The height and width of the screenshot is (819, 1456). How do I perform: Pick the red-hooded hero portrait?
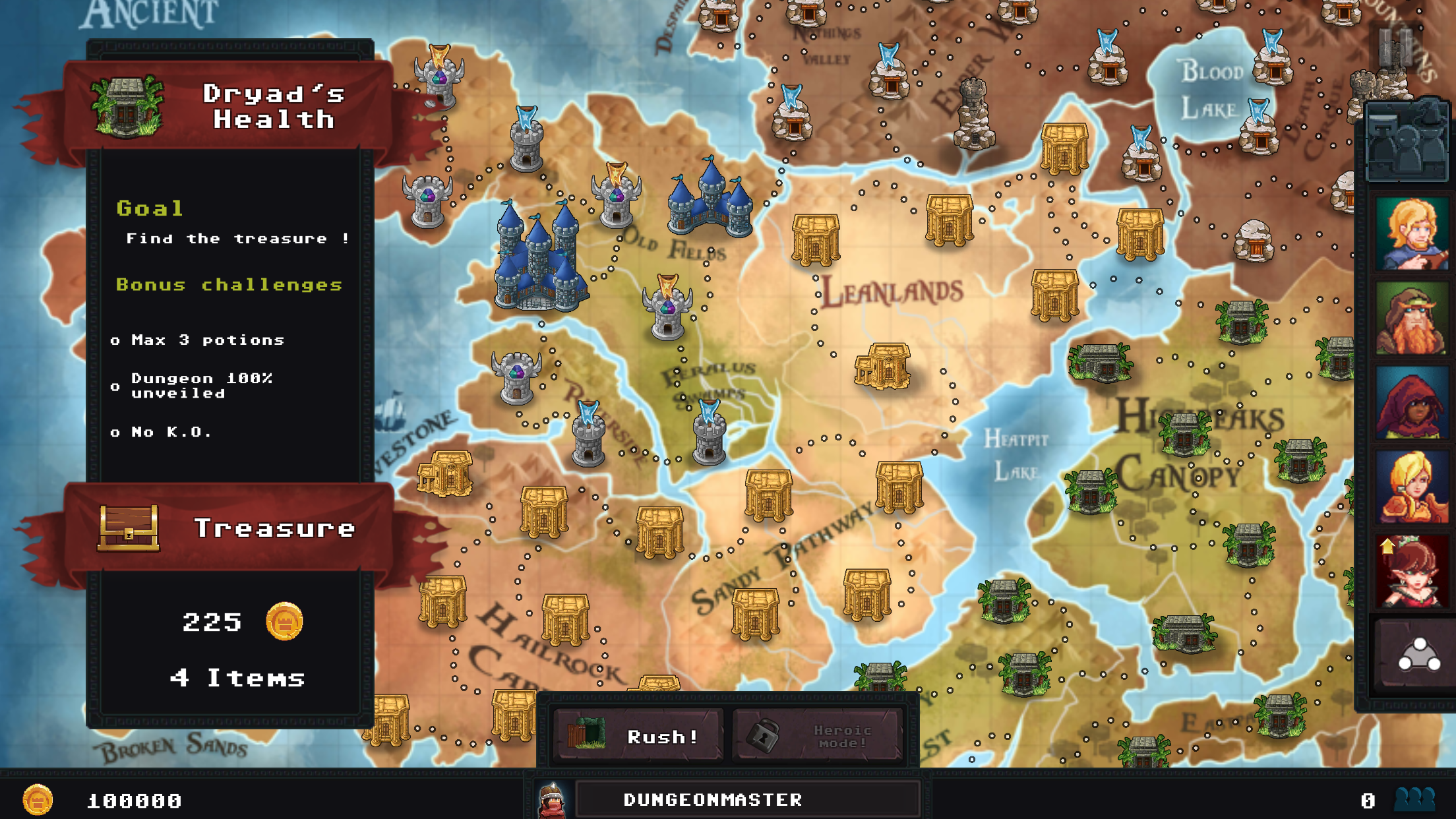(x=1412, y=404)
